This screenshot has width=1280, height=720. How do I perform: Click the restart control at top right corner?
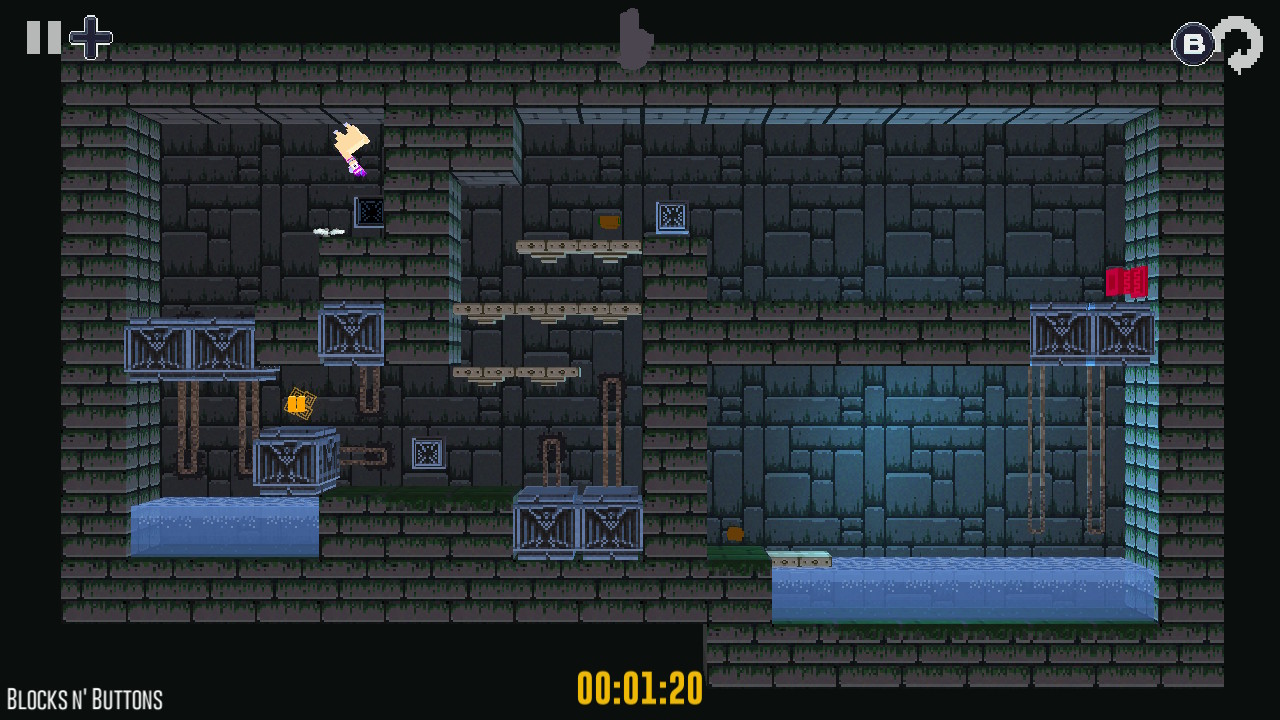coord(1240,44)
